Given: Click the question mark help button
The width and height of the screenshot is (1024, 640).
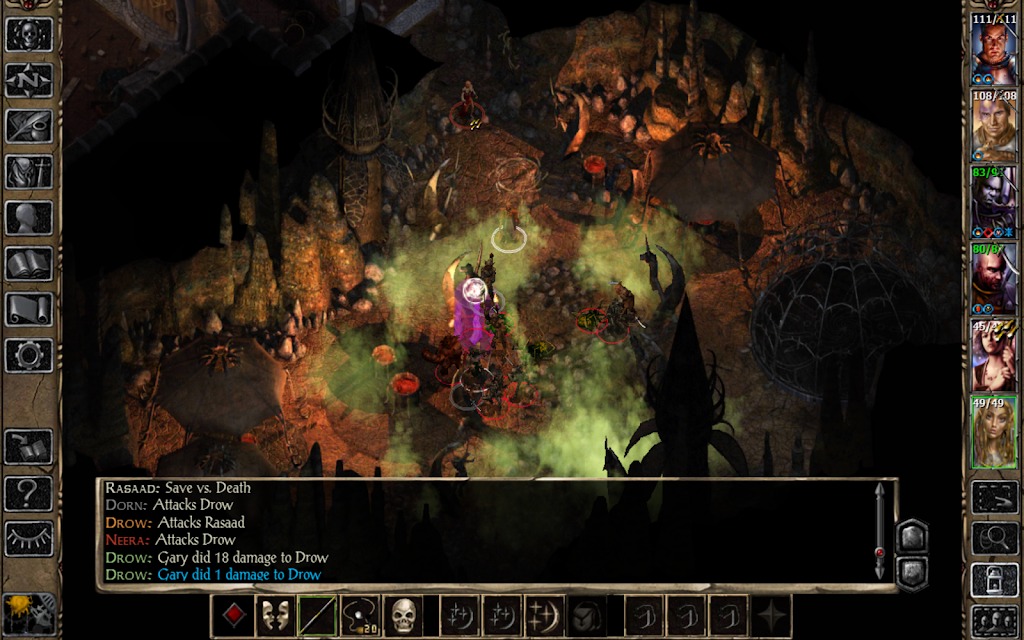Looking at the screenshot, I should pos(29,491).
